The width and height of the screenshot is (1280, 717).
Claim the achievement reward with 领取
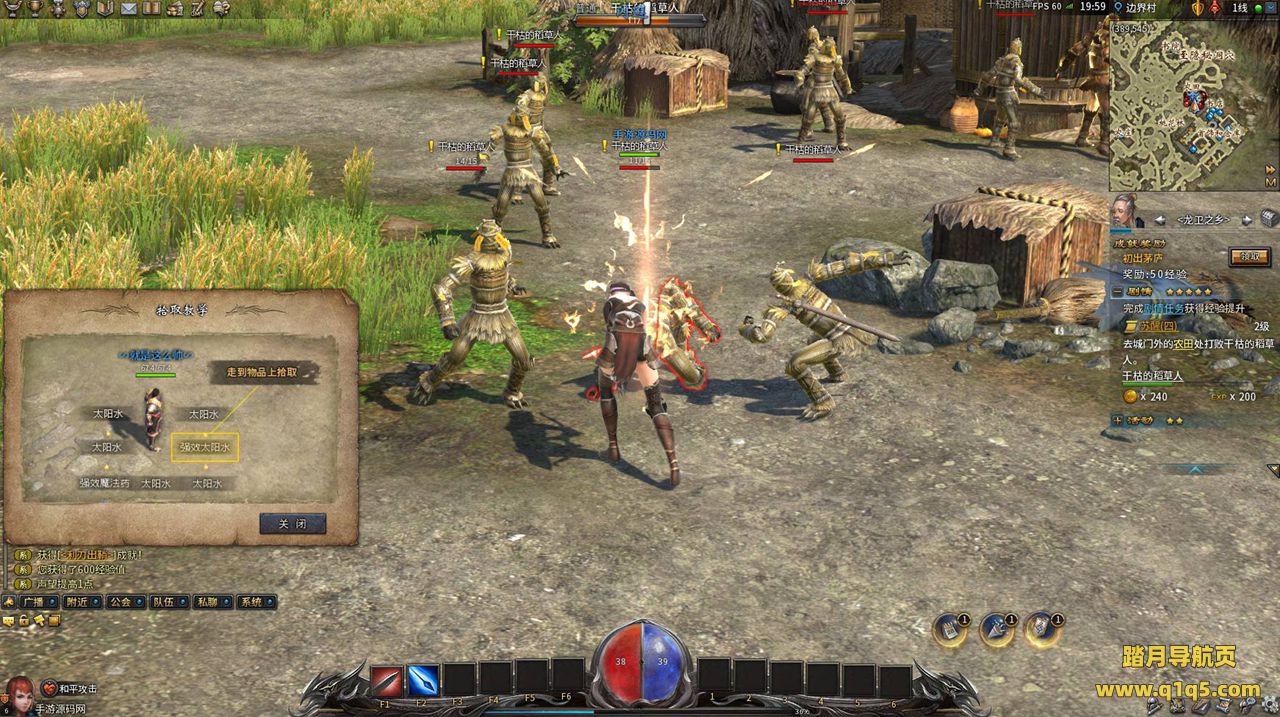pos(1249,257)
